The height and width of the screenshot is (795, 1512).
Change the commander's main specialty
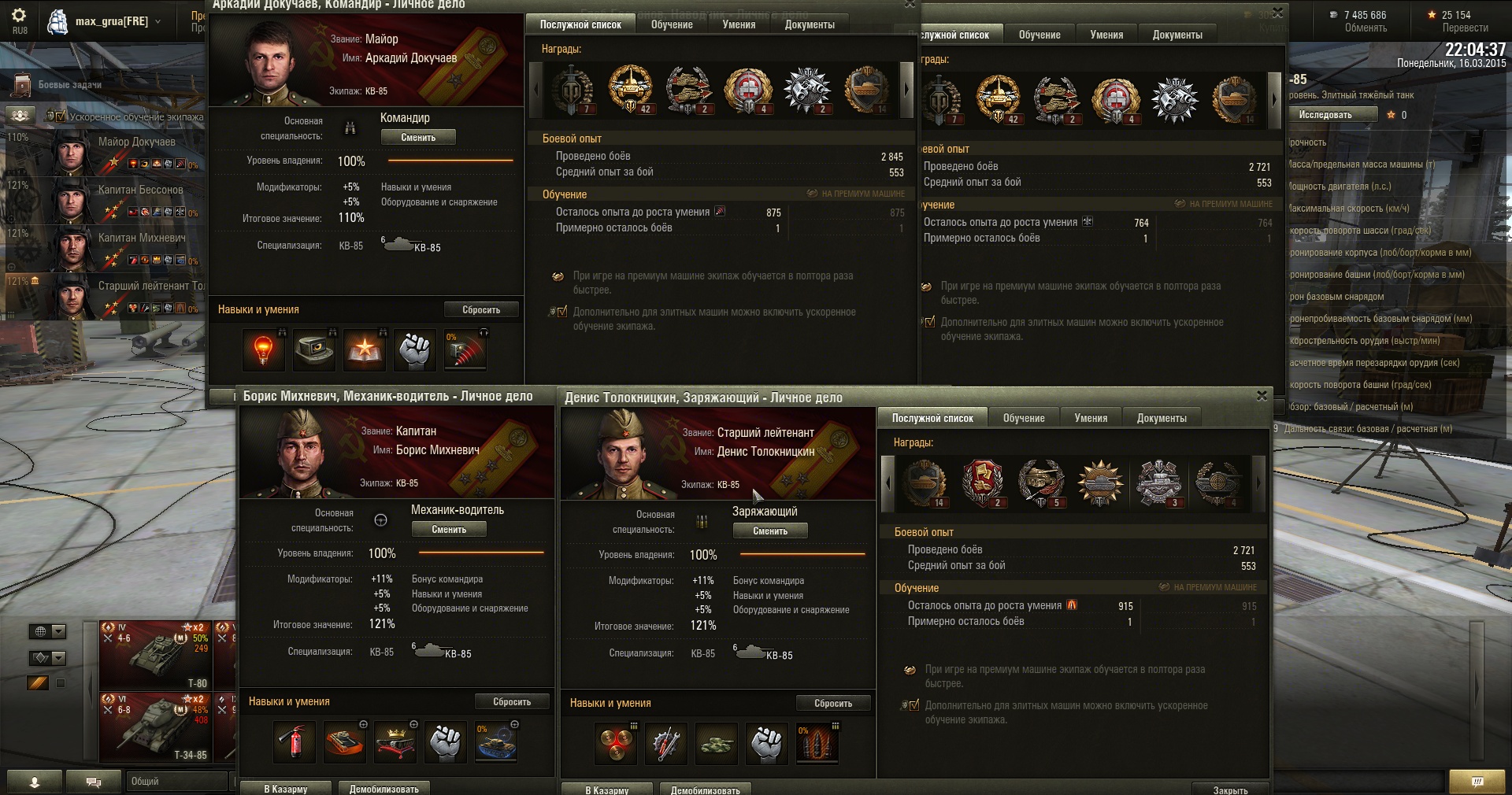point(418,138)
